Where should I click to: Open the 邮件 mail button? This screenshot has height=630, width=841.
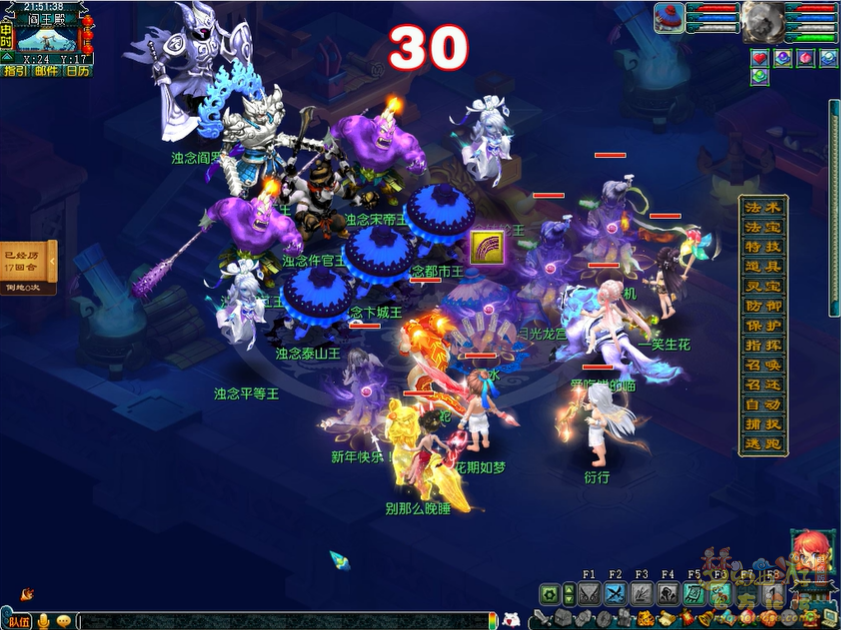point(46,71)
